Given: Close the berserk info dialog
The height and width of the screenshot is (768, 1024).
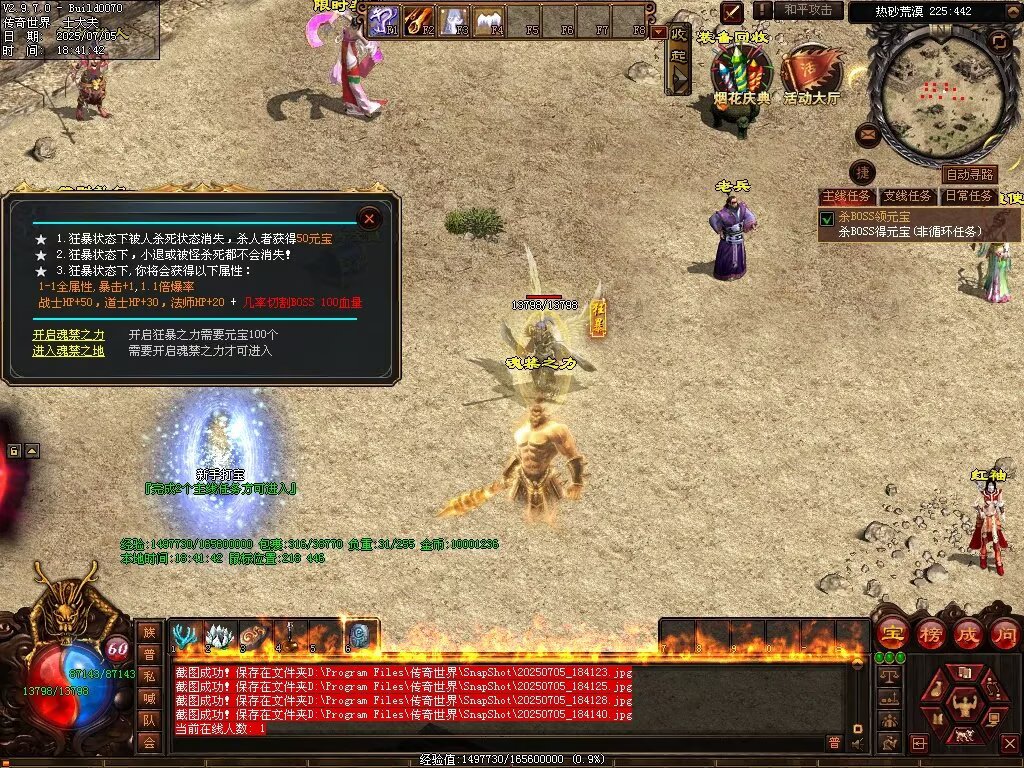Looking at the screenshot, I should point(369,217).
